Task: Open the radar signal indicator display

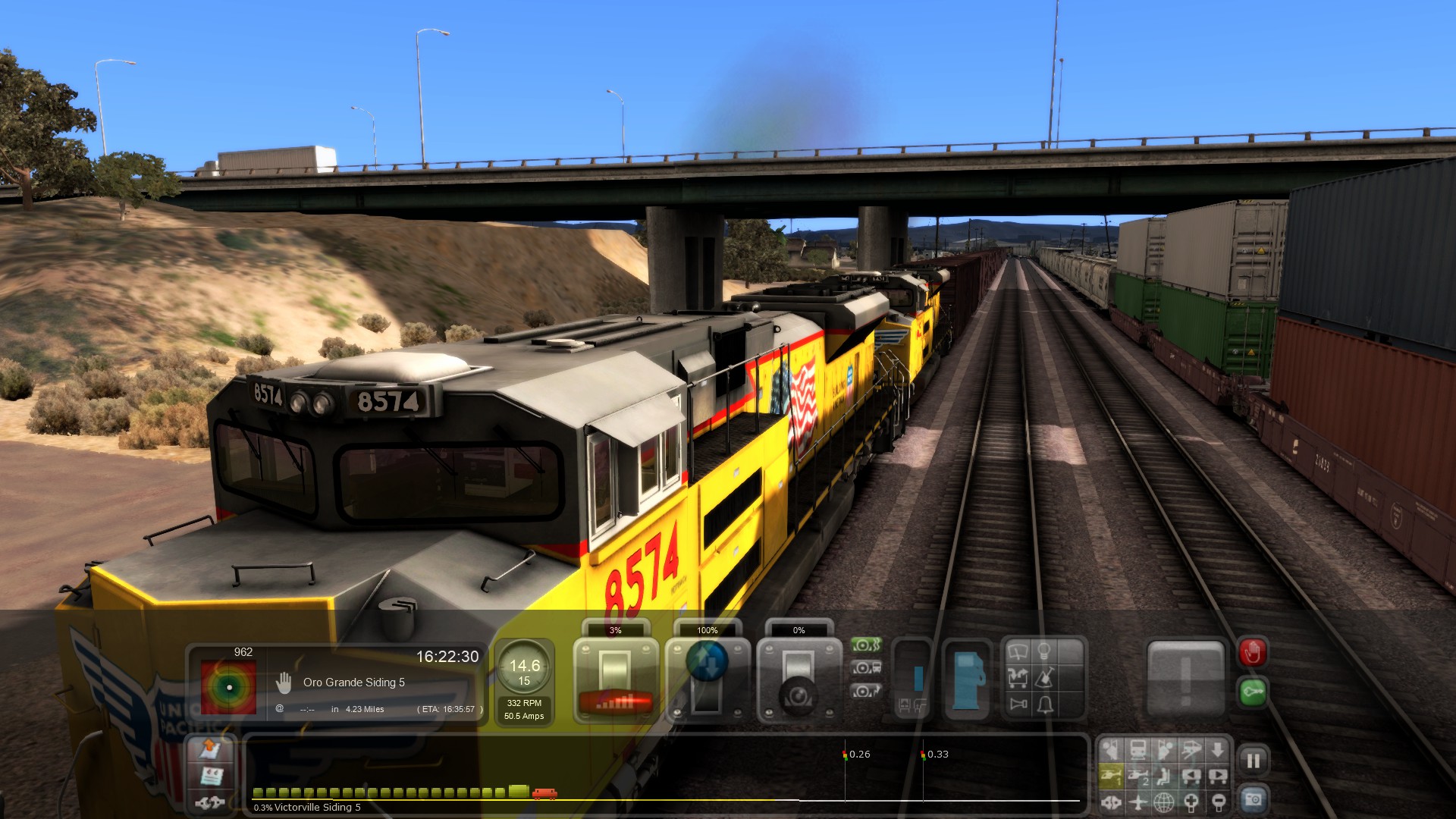Action: coord(228,686)
